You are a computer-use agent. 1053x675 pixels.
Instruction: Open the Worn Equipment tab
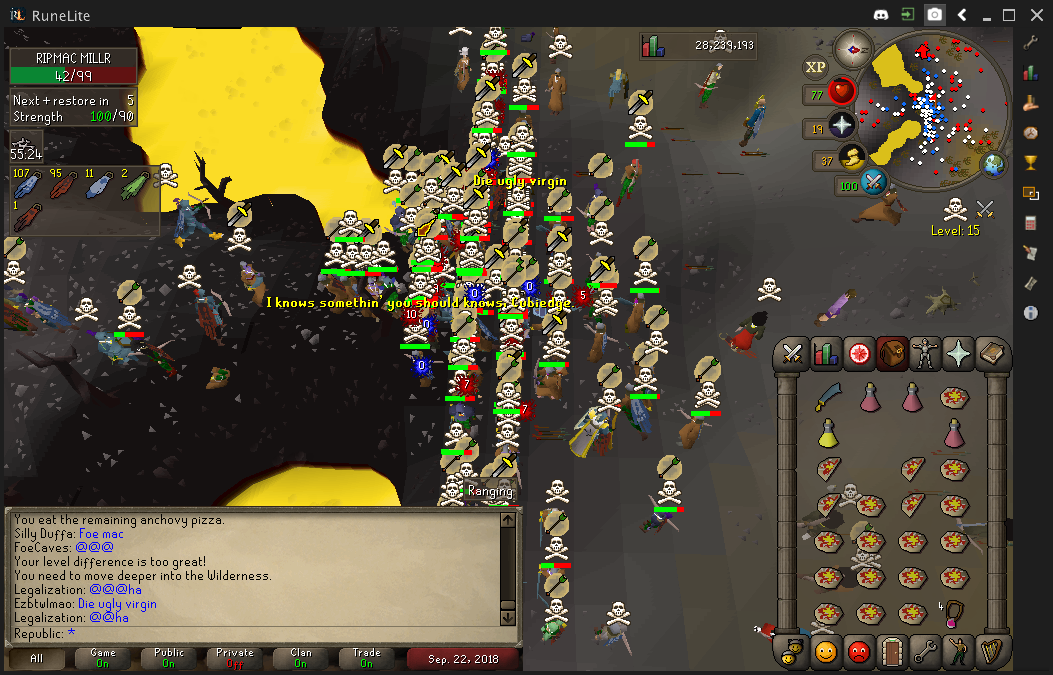coord(925,354)
